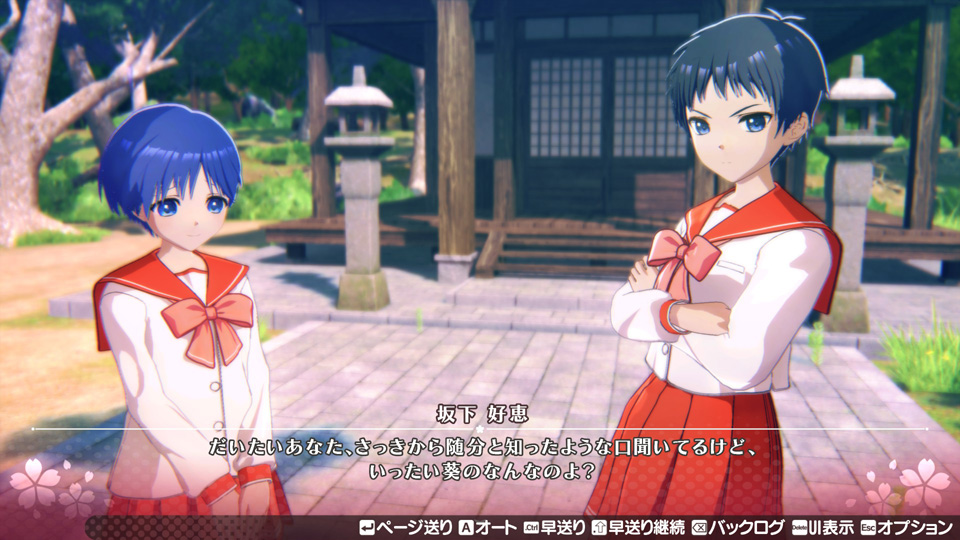Viewport: 960px width, 540px height.
Task: Turn on オート auto mode
Action: 488,527
